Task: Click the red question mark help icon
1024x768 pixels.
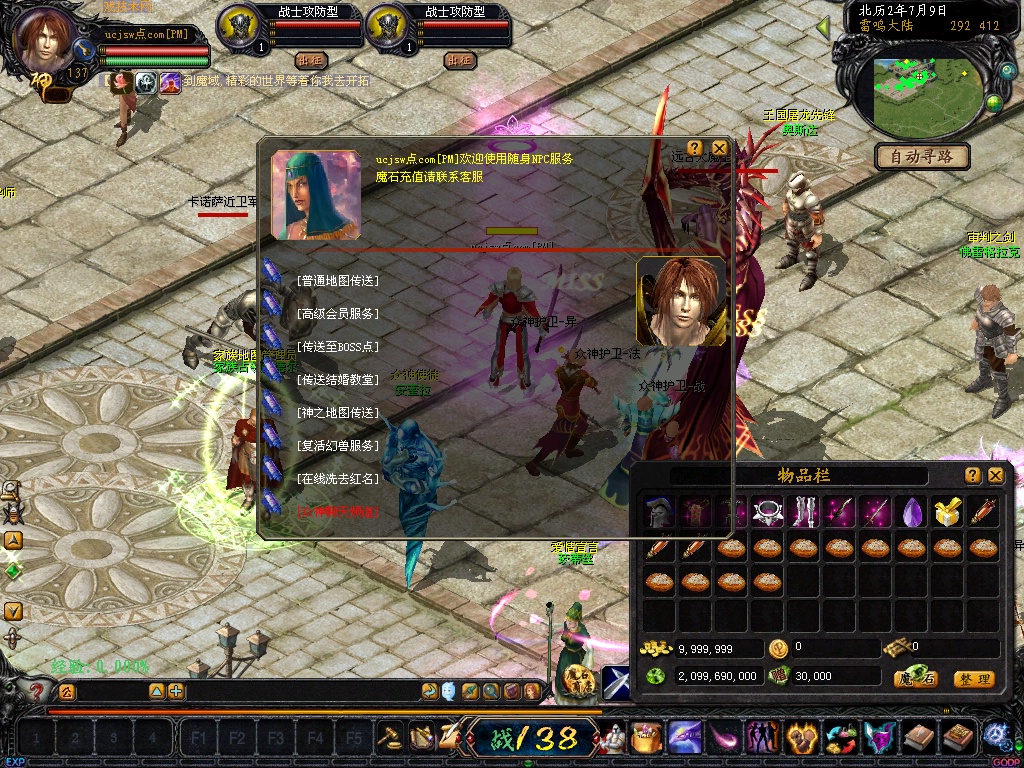Action: [x=37, y=690]
